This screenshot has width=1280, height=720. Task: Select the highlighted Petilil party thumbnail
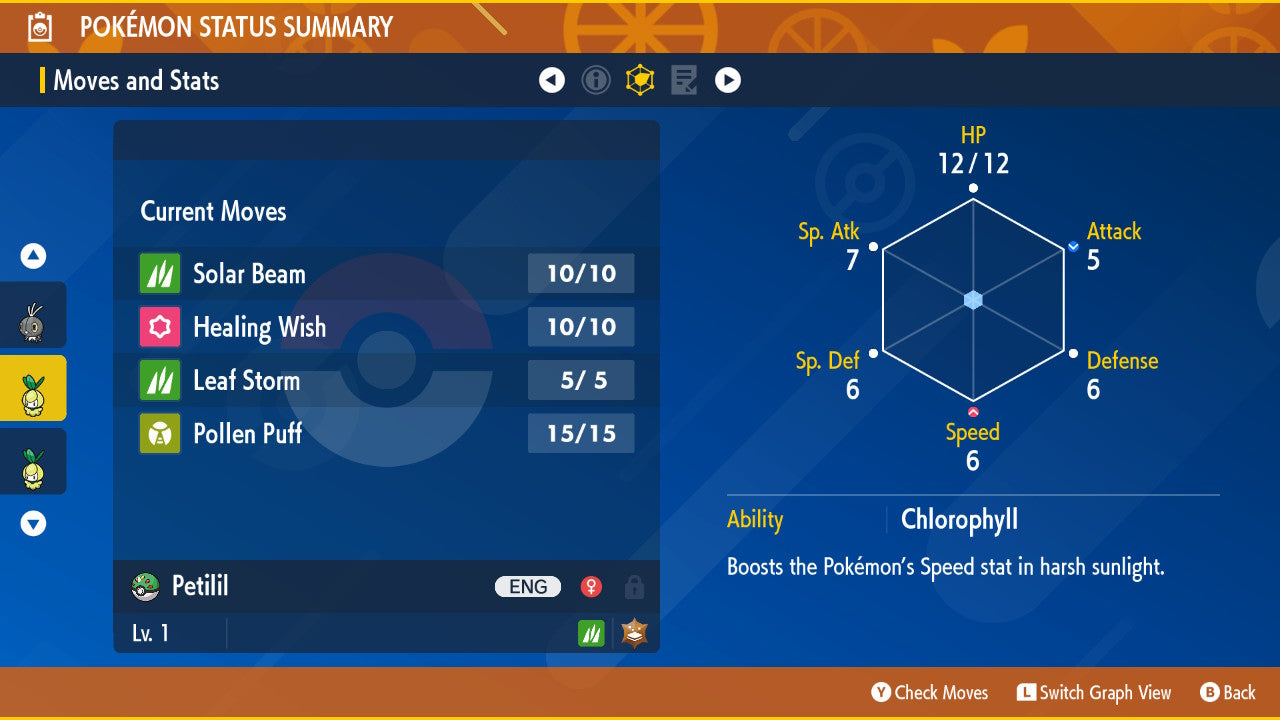tap(33, 388)
